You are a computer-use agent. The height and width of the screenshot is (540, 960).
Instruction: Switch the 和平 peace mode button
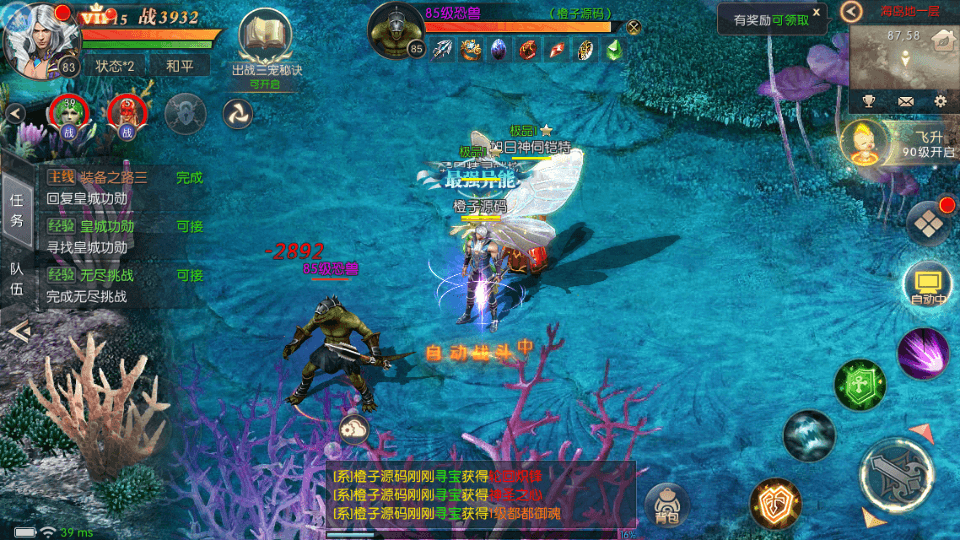click(179, 66)
